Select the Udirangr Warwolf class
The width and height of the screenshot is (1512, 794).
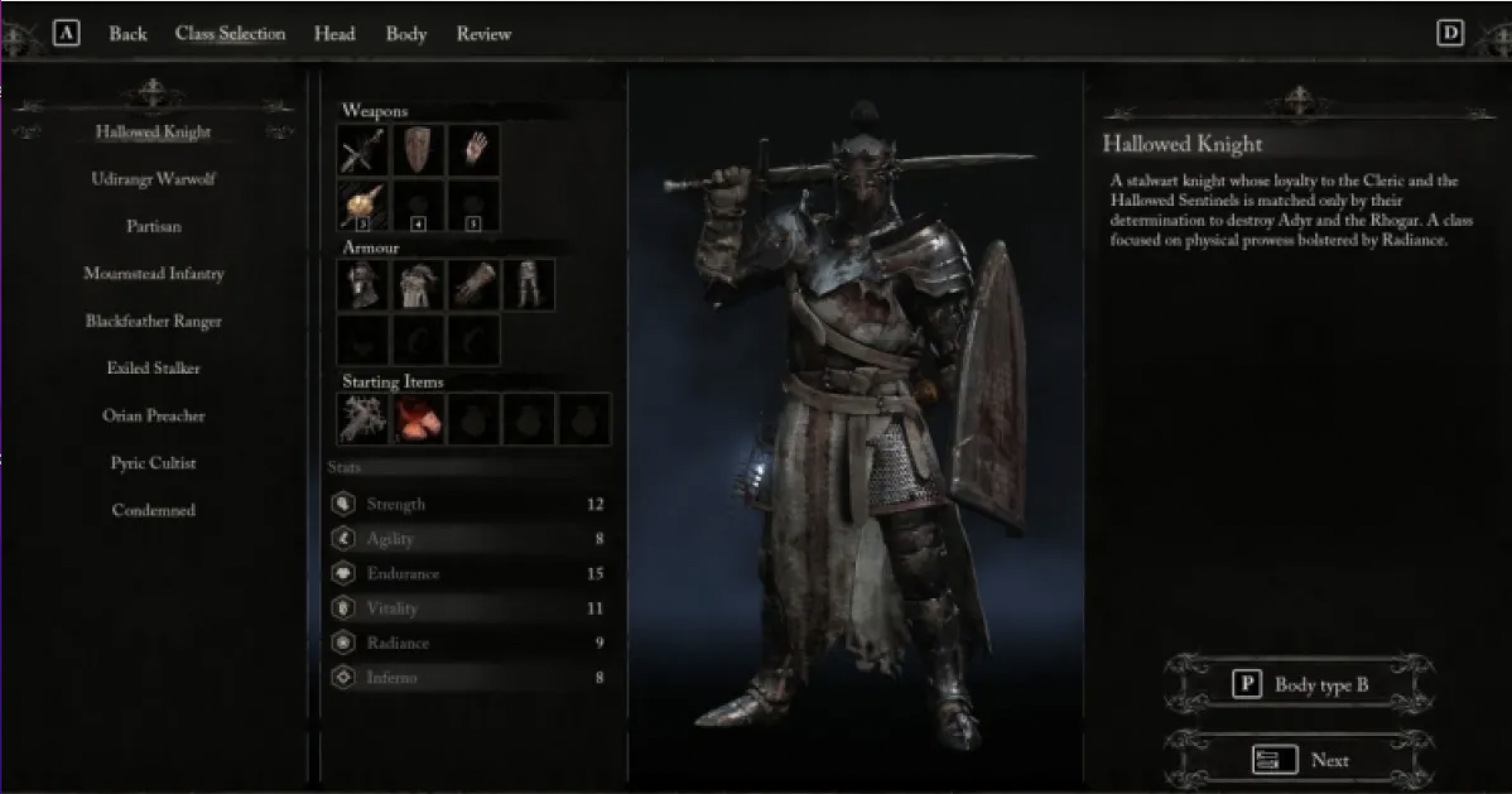pos(155,179)
